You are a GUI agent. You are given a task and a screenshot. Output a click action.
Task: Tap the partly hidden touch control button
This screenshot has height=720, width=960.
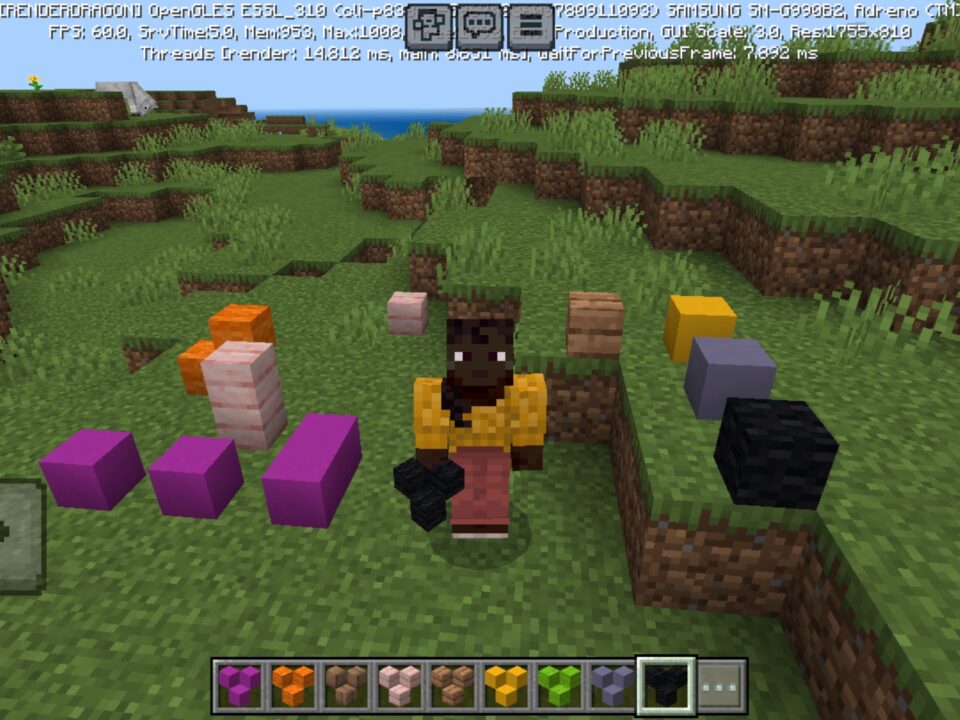(x=20, y=536)
